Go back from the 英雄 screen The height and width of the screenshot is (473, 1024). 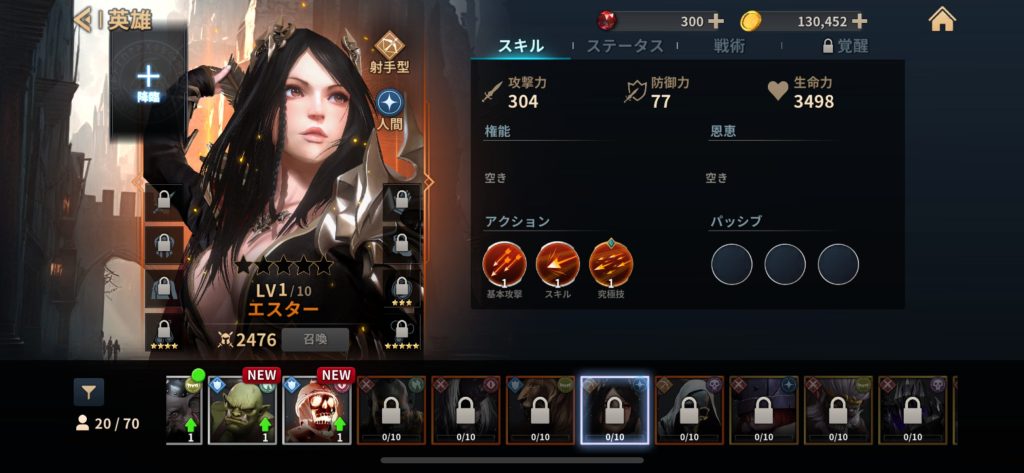pos(84,20)
